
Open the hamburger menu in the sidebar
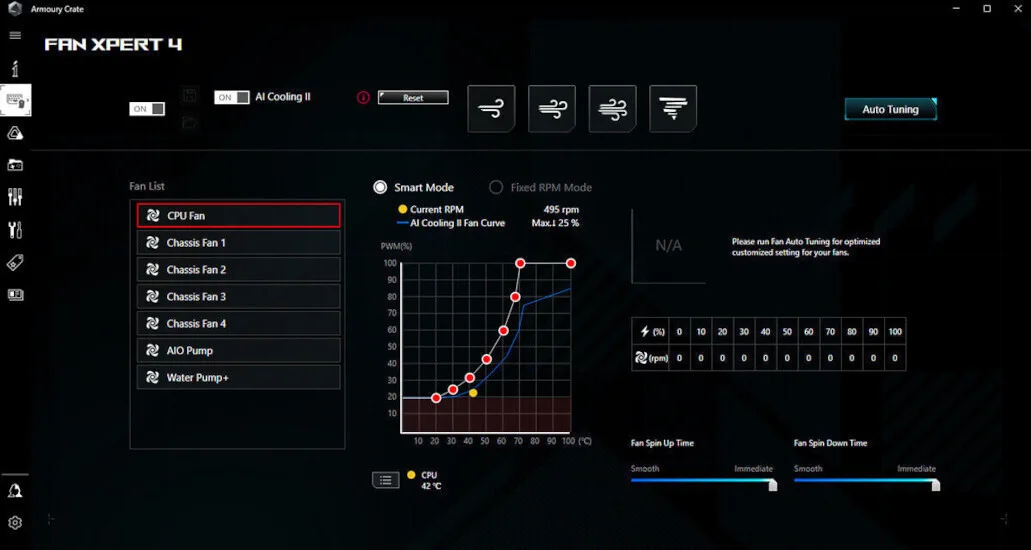tap(15, 35)
